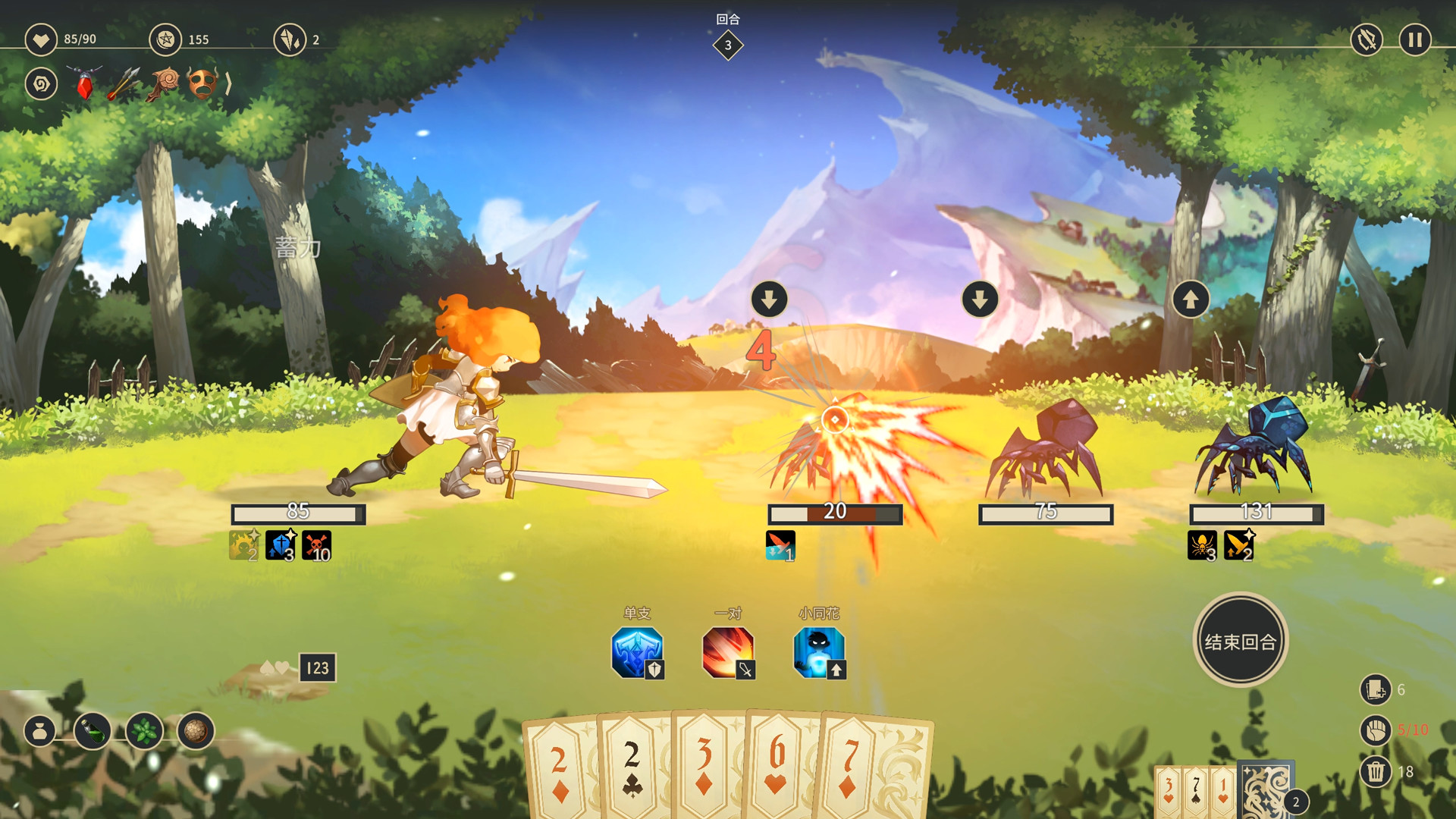The width and height of the screenshot is (1456, 819).
Task: Click the enemy health bar showing 20
Action: click(x=834, y=513)
